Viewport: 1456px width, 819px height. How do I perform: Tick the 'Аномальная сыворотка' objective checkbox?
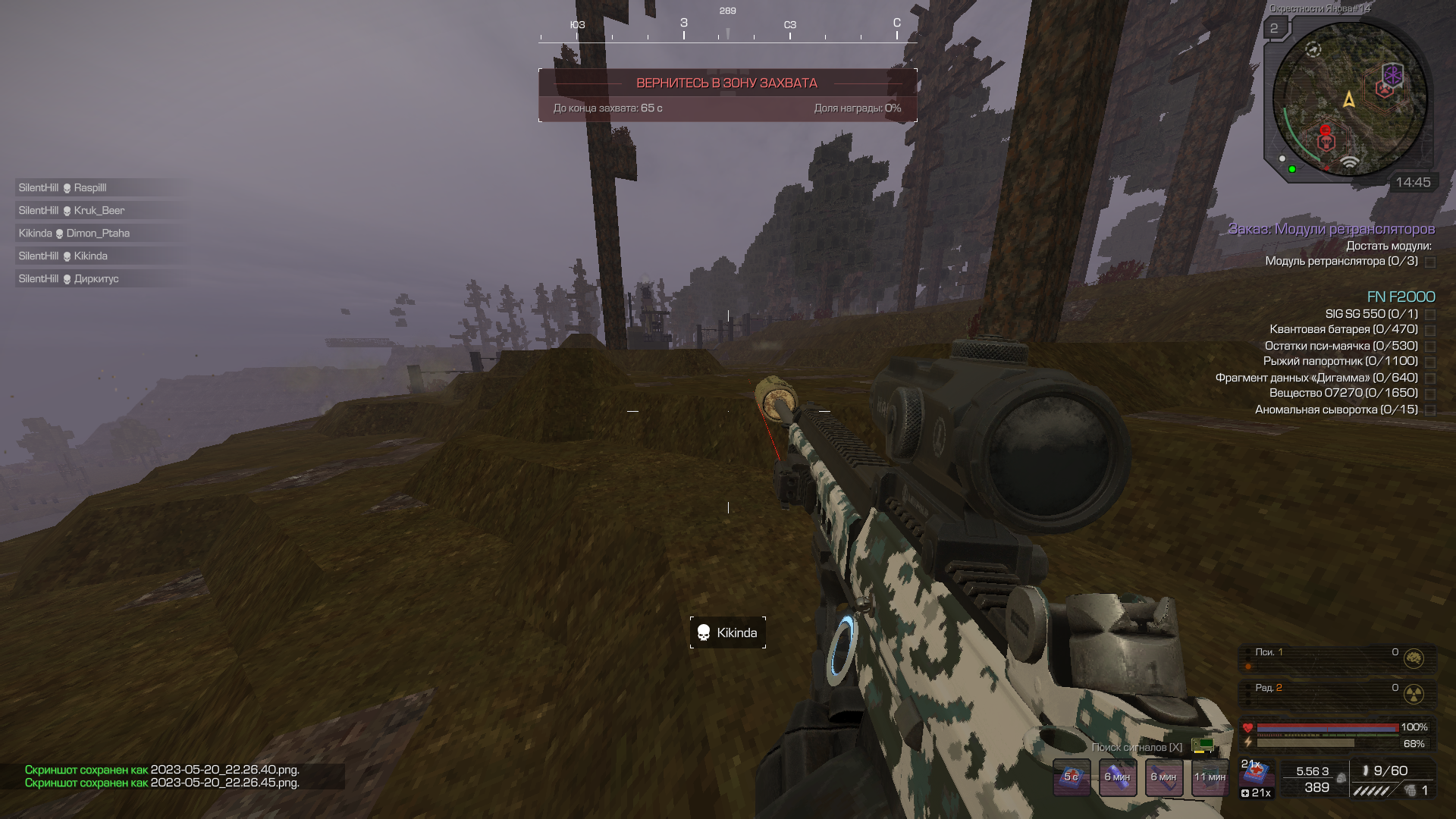click(1430, 410)
